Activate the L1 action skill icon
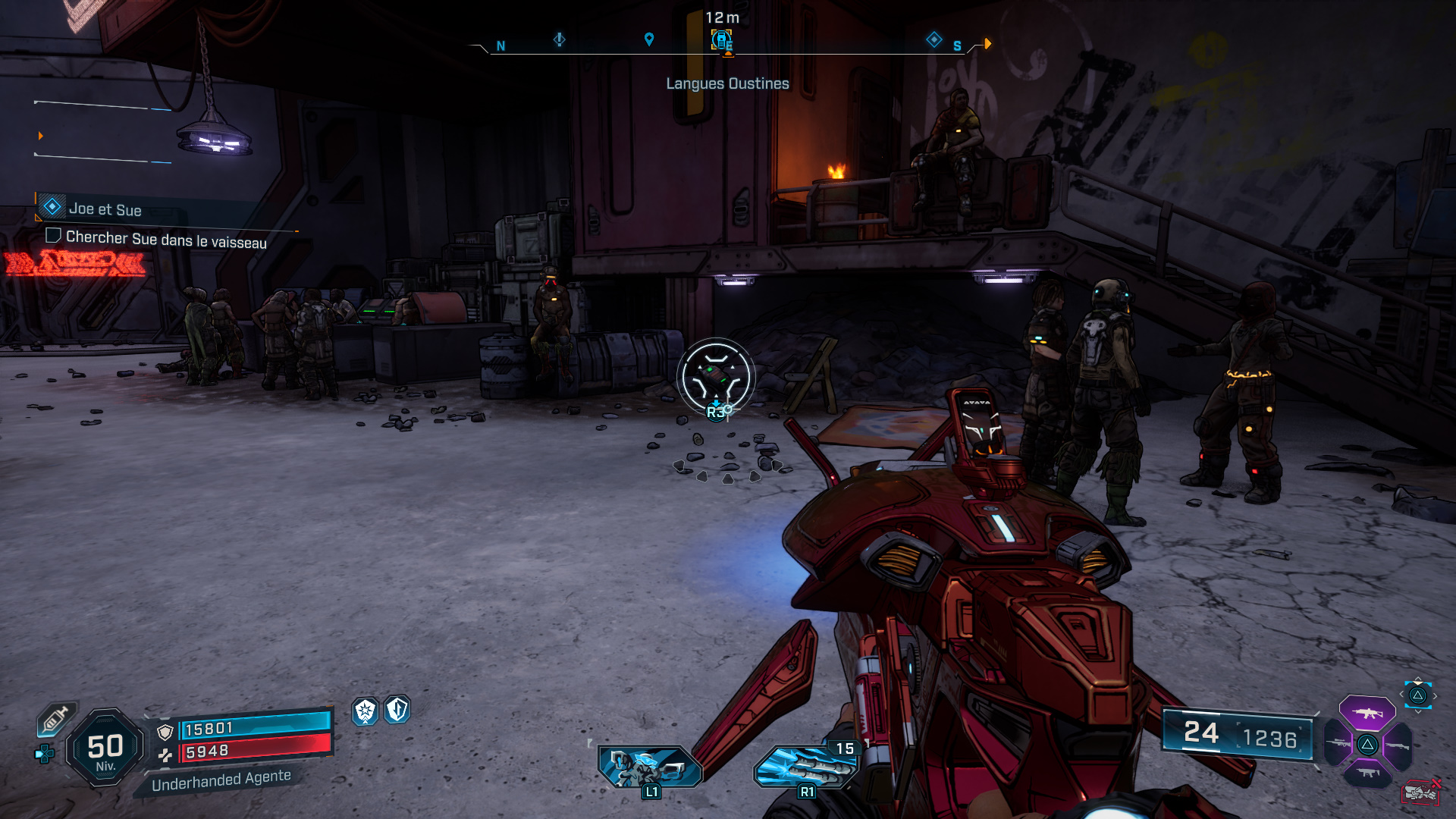Image resolution: width=1456 pixels, height=819 pixels. (x=650, y=766)
